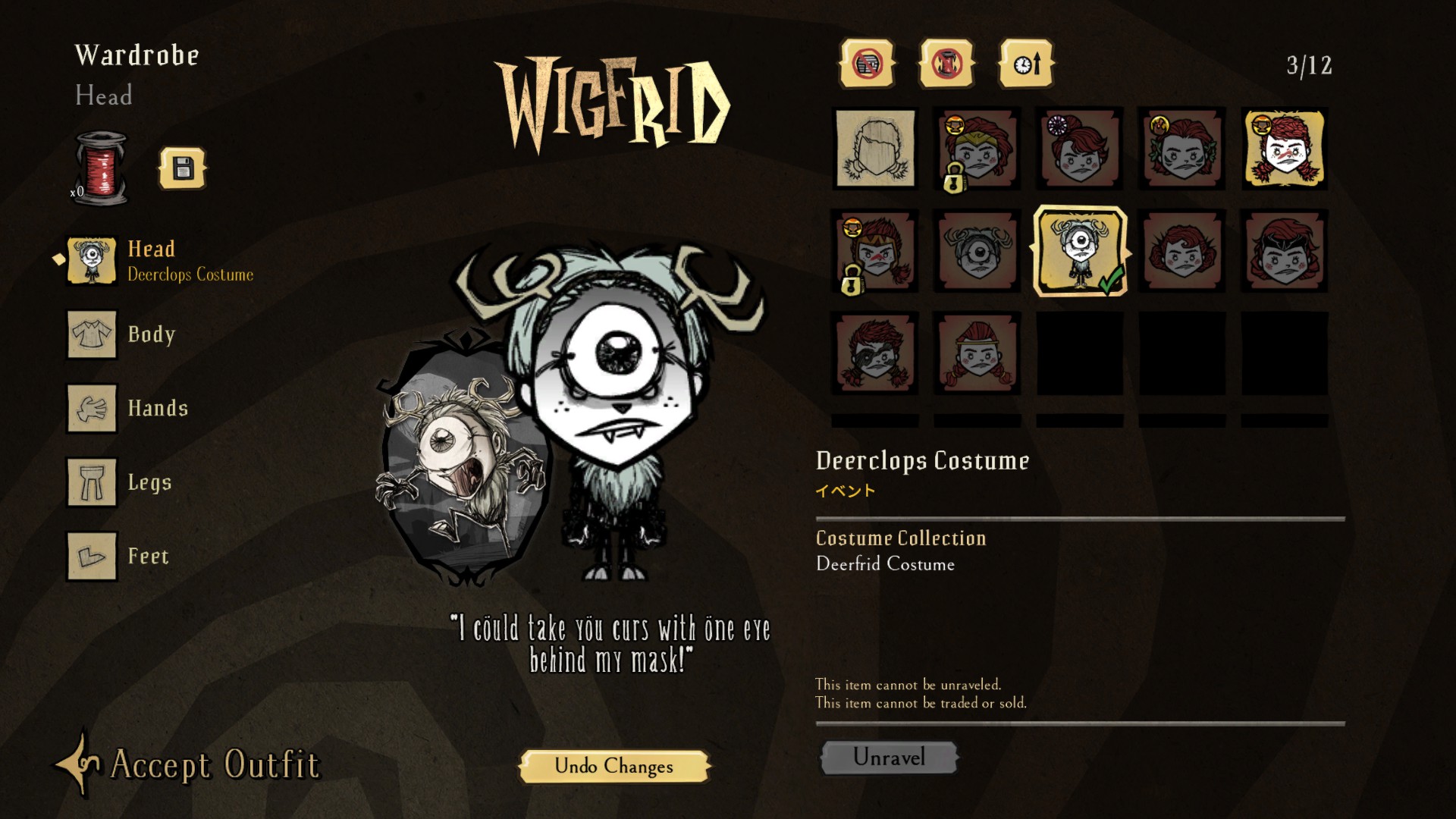
Task: Choose the unowned grey Deerclops mask skin
Action: pyautogui.click(x=977, y=251)
